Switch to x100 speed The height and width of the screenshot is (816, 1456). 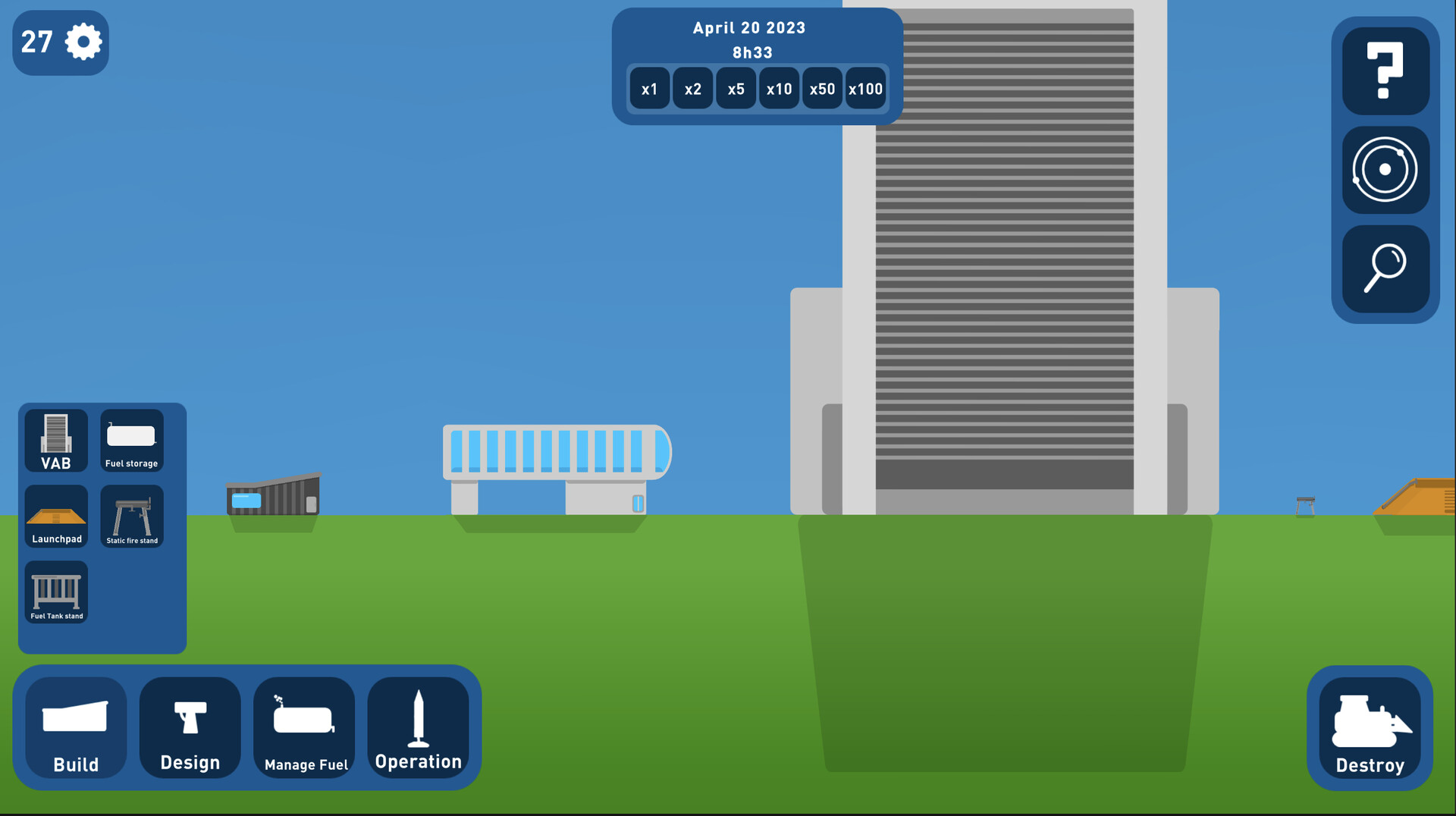pos(865,89)
